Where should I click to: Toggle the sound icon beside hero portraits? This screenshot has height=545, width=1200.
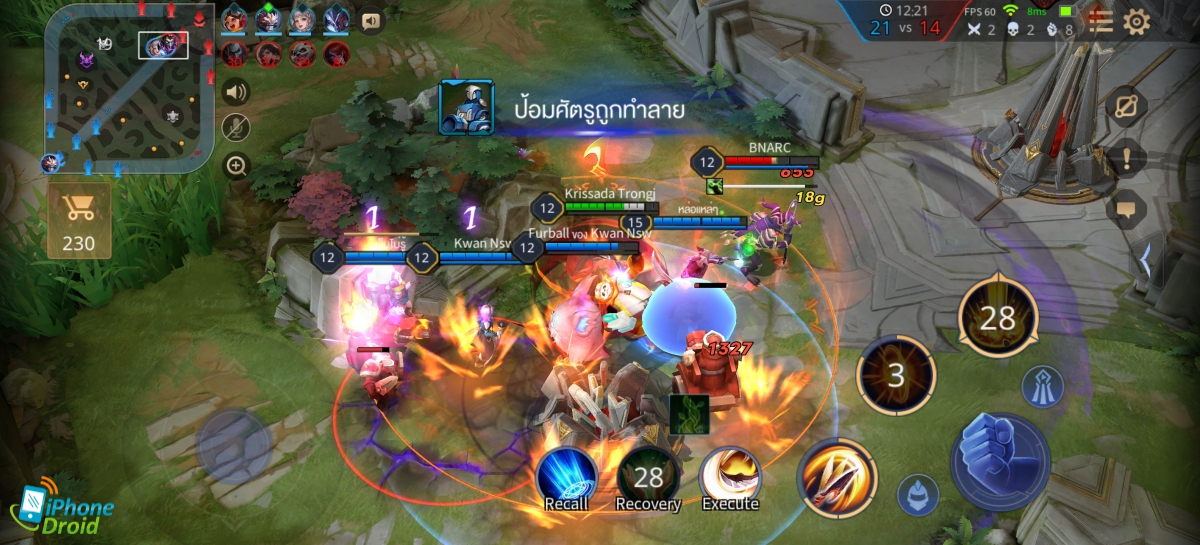[371, 21]
